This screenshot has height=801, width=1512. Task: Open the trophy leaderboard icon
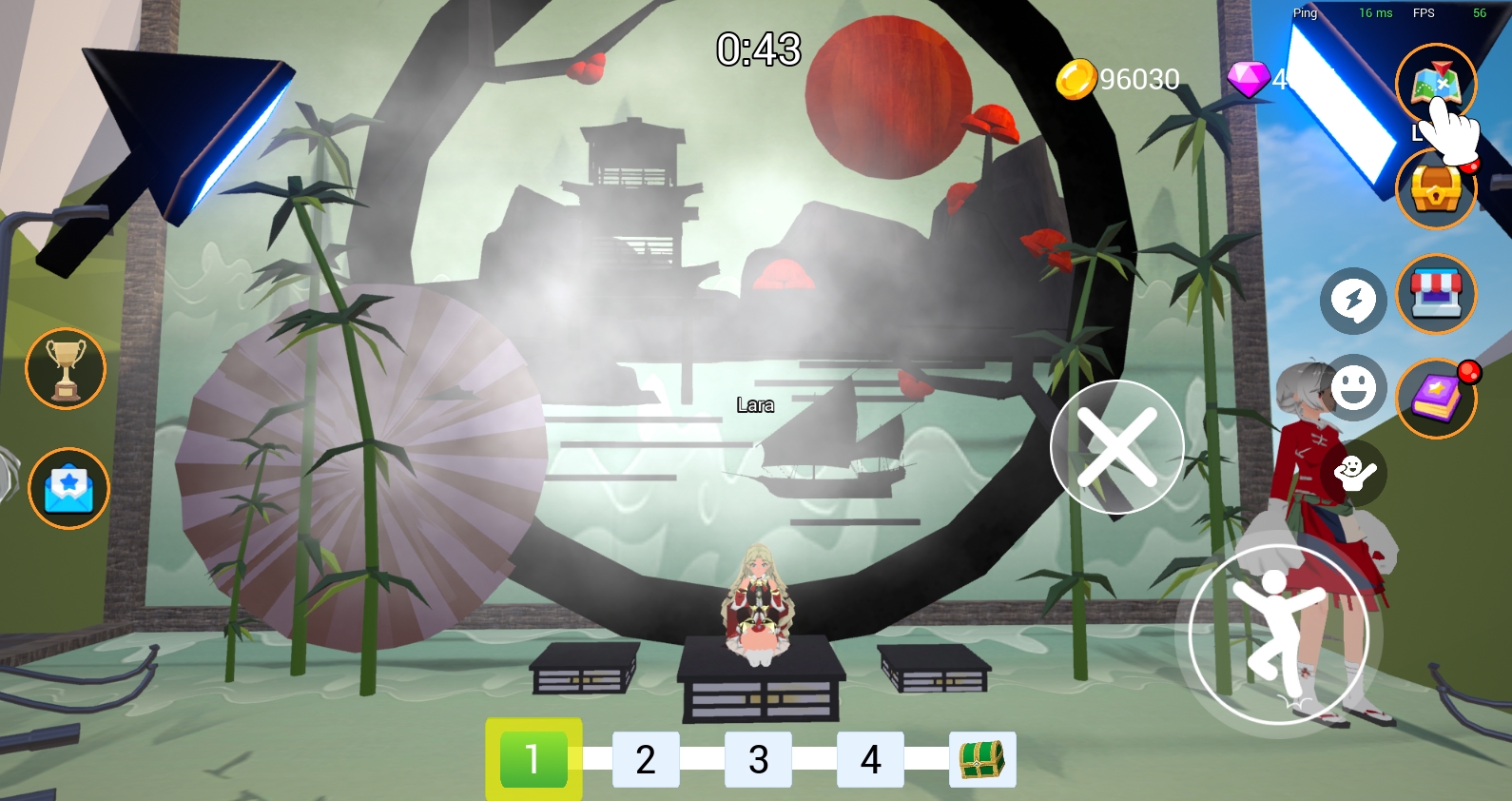click(66, 369)
